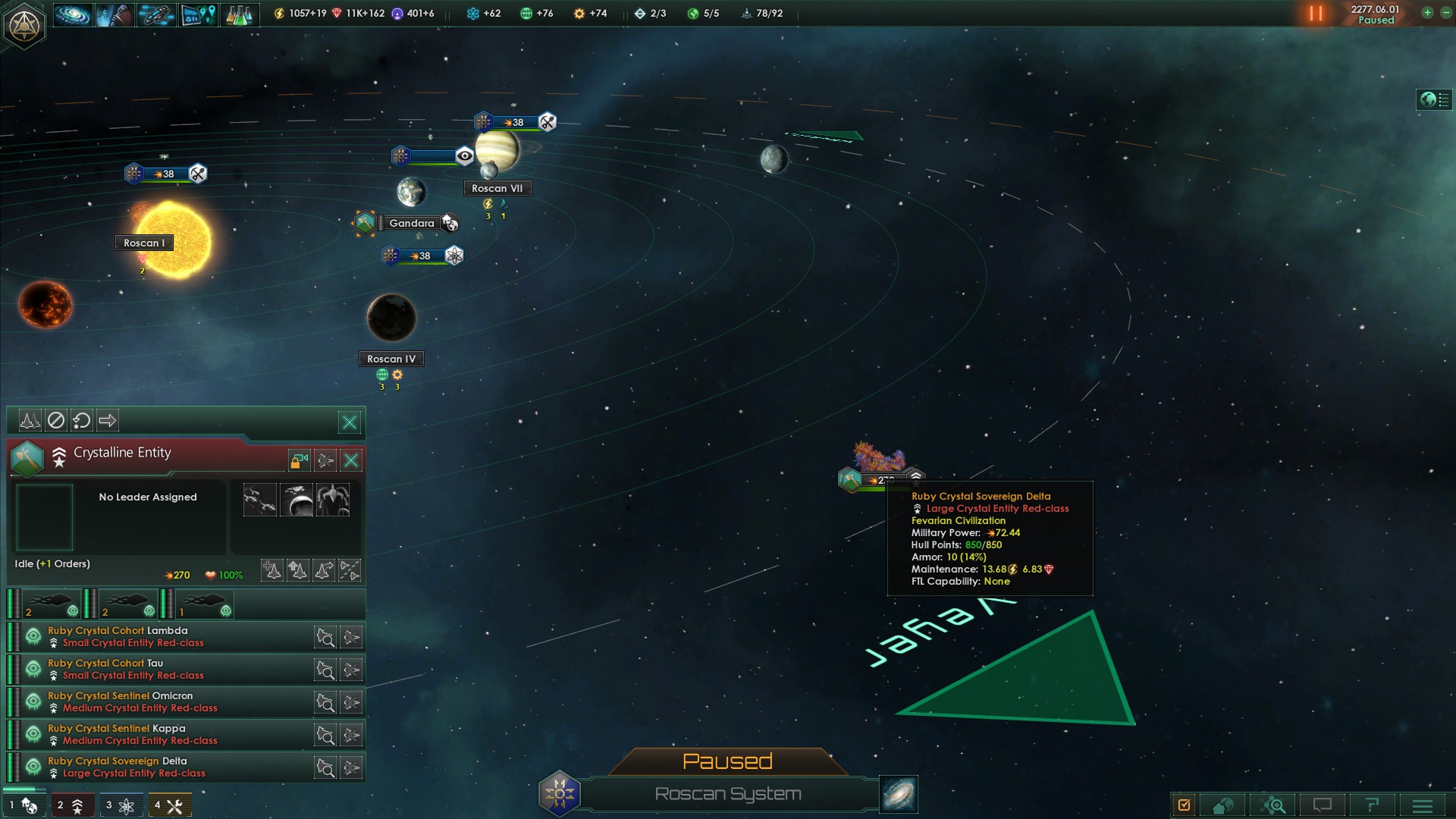Viewport: 1456px width, 819px height.
Task: Open the main menu hamburger icon
Action: [1423, 805]
